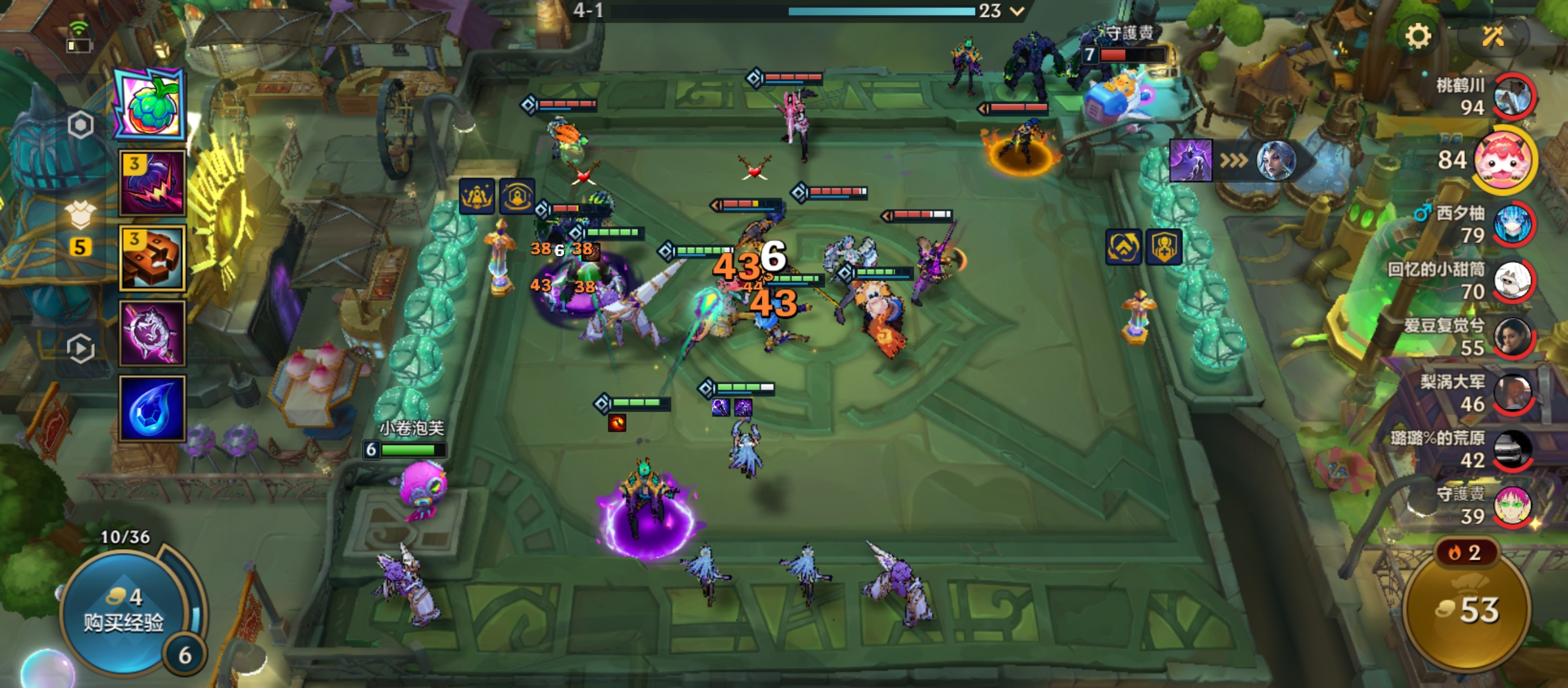View player 守護貴's board in the list
Viewport: 1568px width, 688px height.
(1512, 506)
